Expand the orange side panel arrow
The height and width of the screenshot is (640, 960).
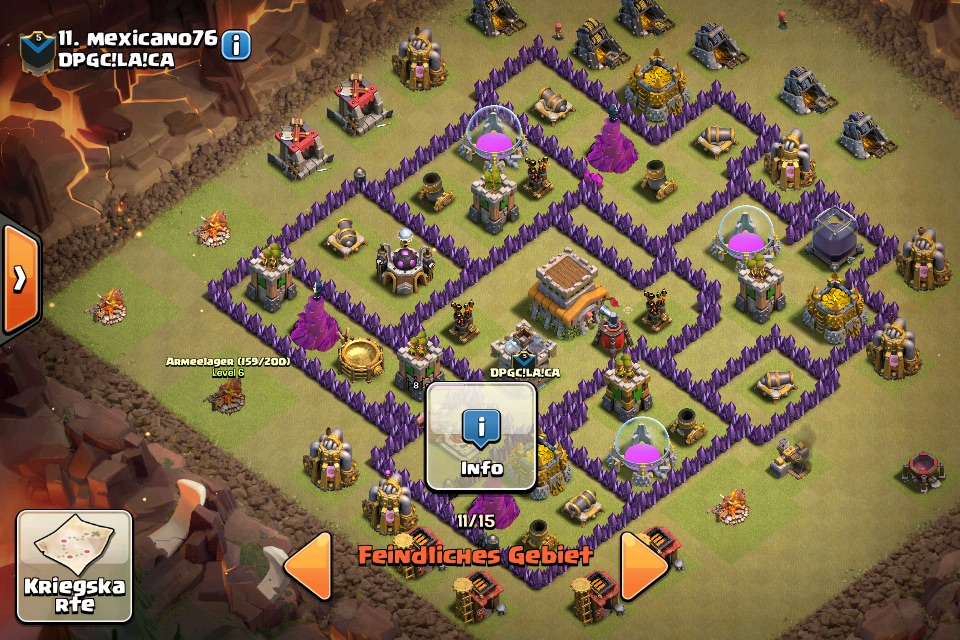(x=19, y=279)
